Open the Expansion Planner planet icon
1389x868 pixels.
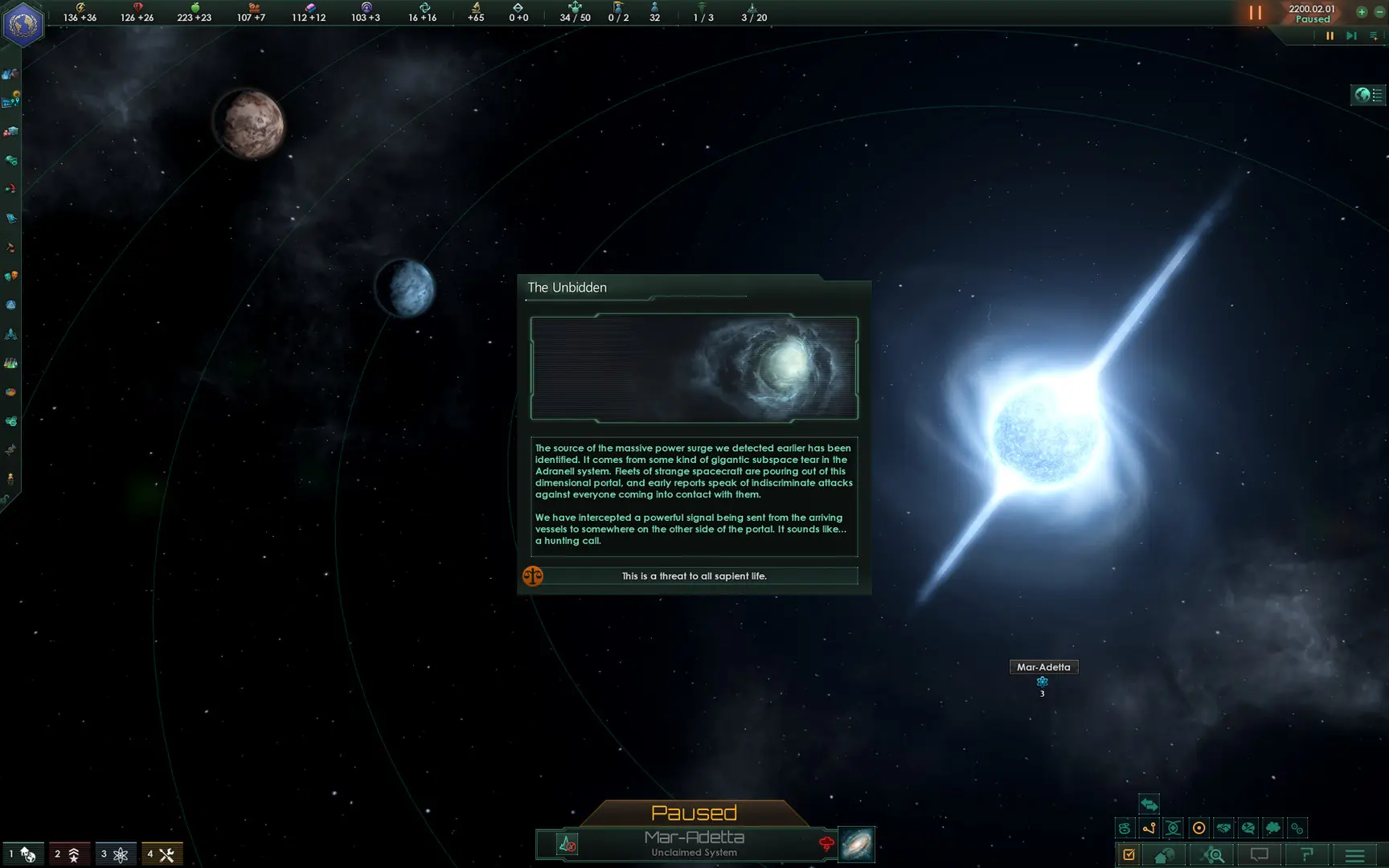tap(1163, 855)
